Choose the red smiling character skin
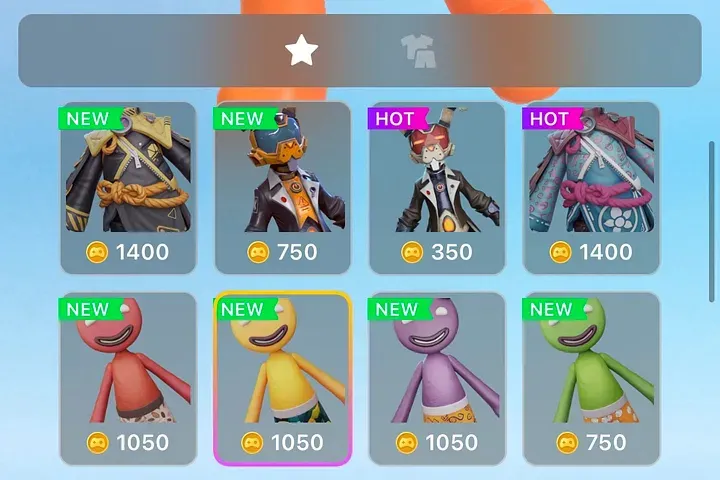 (x=129, y=378)
